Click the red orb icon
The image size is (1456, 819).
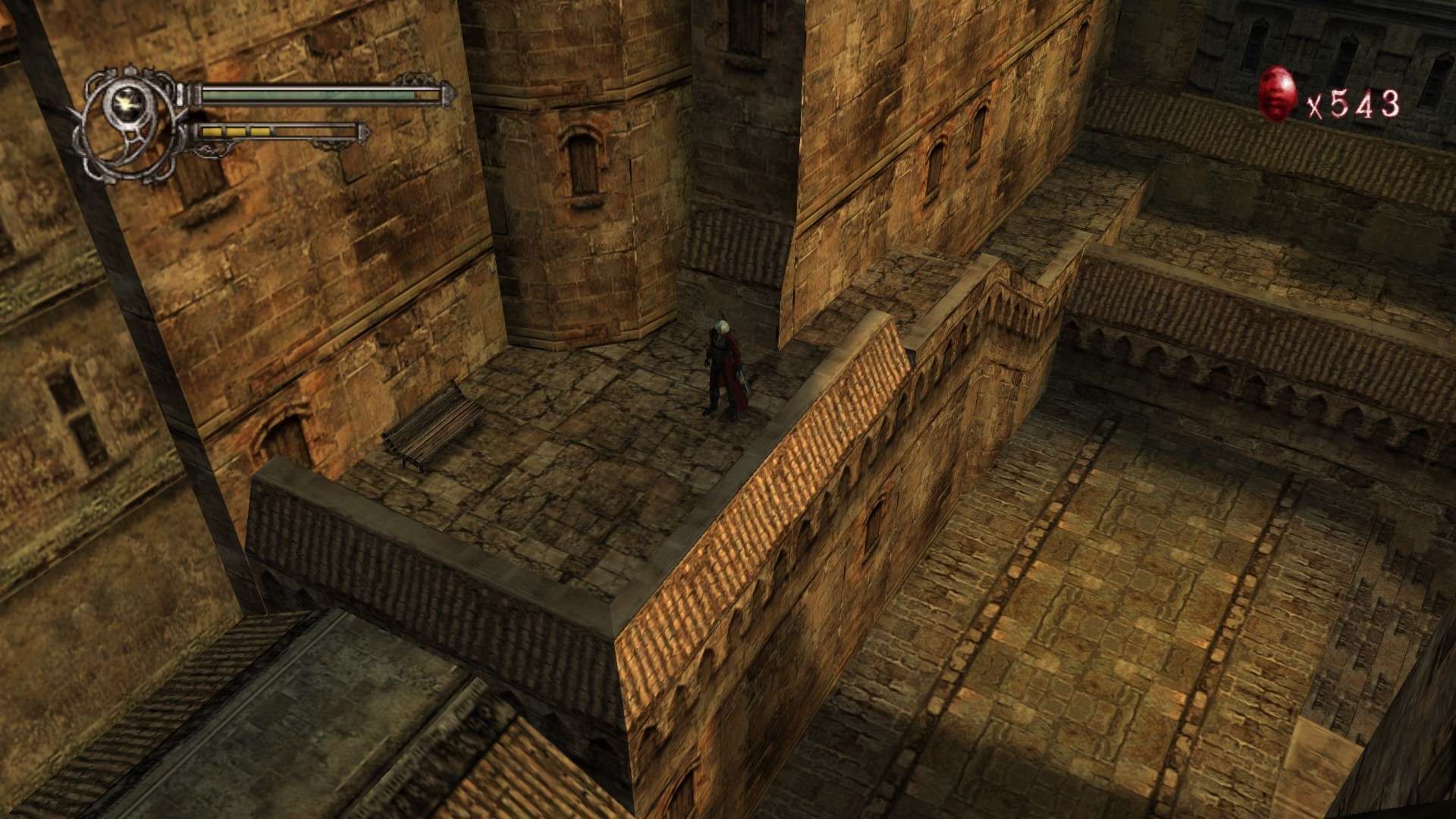(x=1278, y=94)
